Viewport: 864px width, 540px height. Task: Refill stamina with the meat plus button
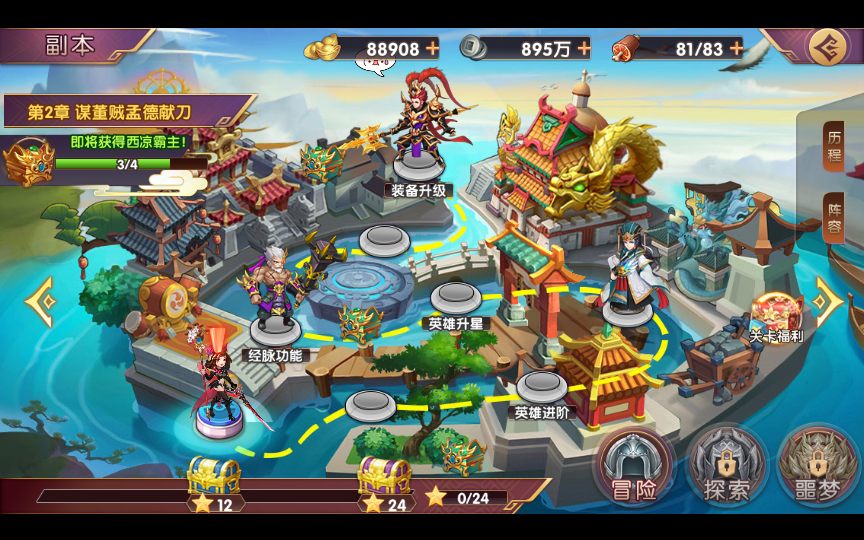[736, 47]
